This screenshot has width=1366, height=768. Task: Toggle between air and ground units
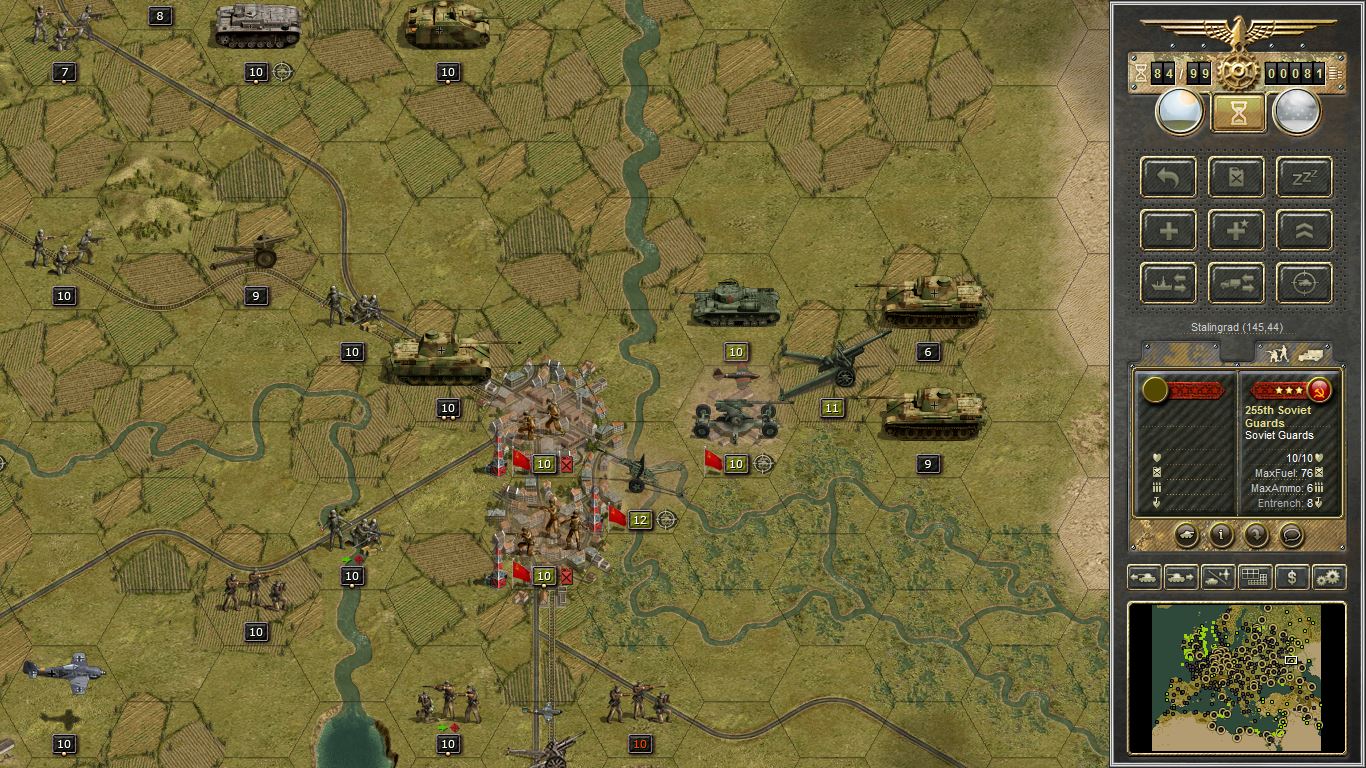[1216, 577]
